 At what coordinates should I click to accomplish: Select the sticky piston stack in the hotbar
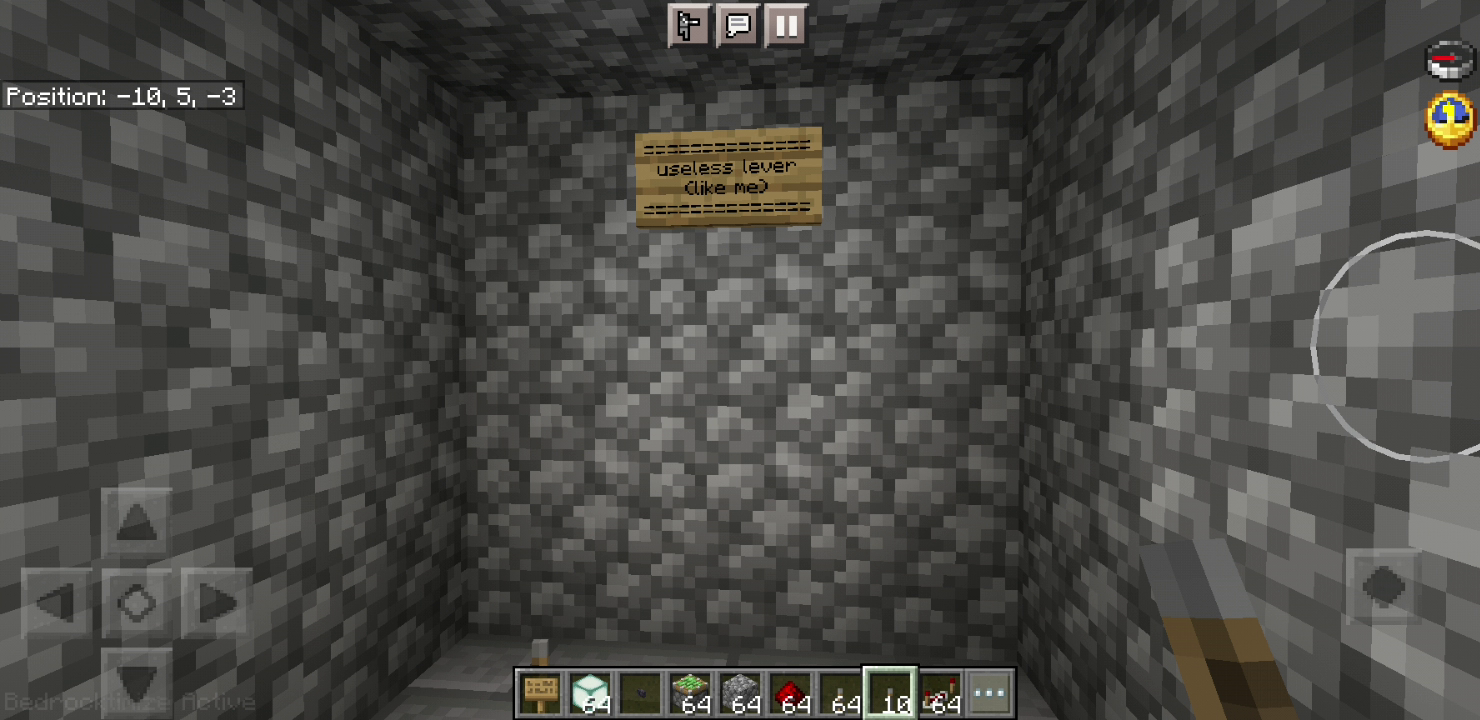click(689, 690)
